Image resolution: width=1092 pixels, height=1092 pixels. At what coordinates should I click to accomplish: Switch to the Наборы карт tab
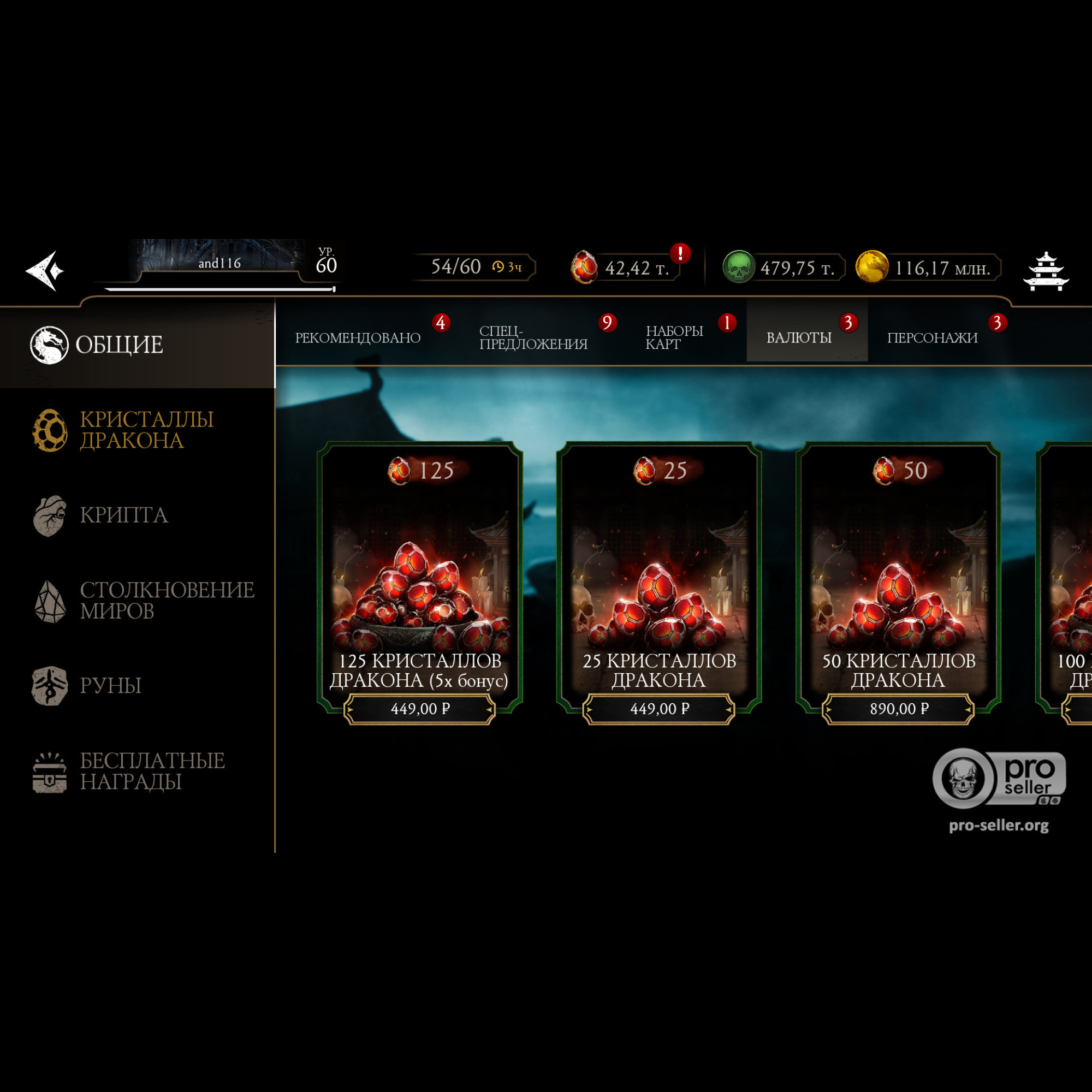(x=674, y=338)
